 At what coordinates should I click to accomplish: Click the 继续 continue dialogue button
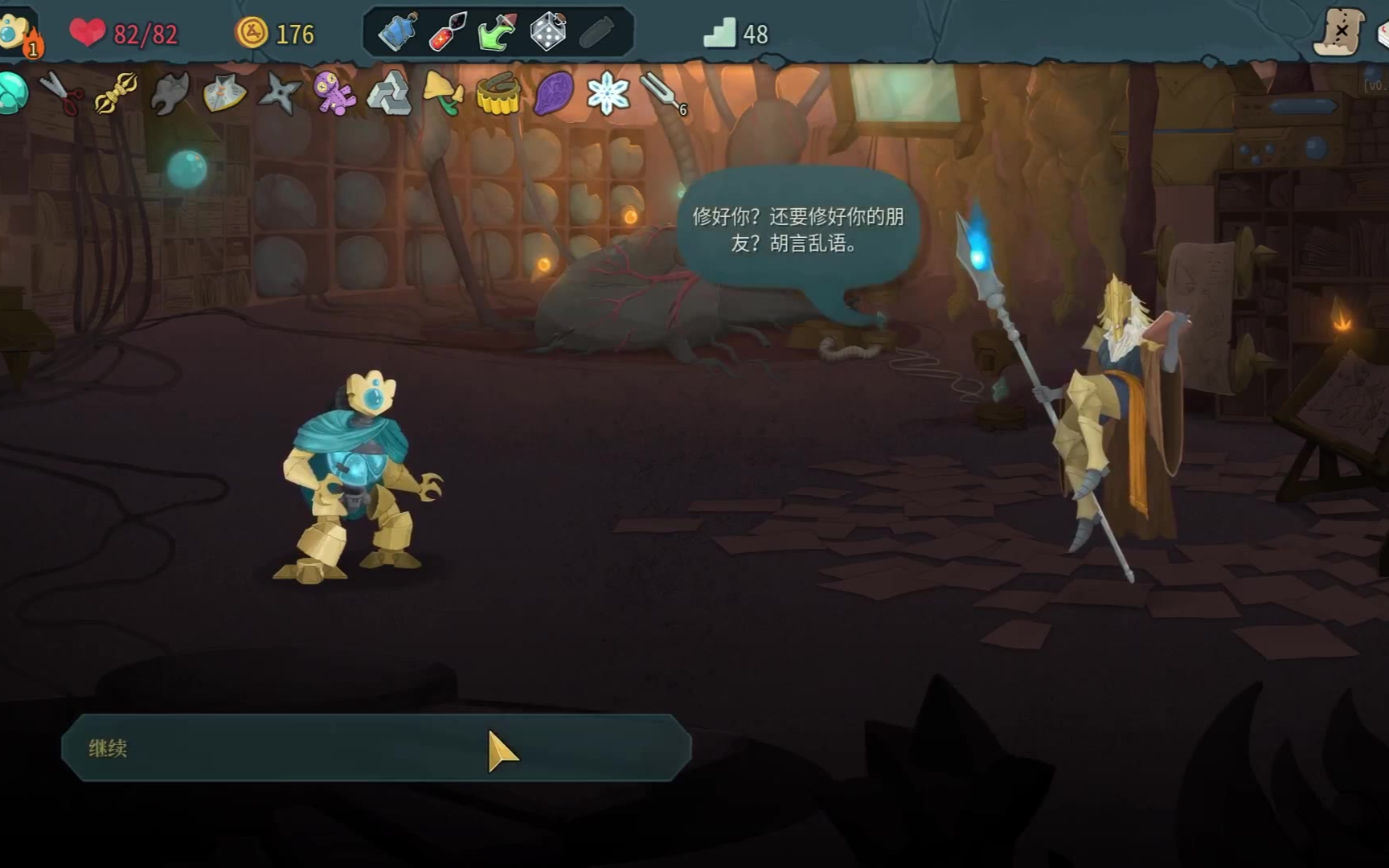[376, 747]
